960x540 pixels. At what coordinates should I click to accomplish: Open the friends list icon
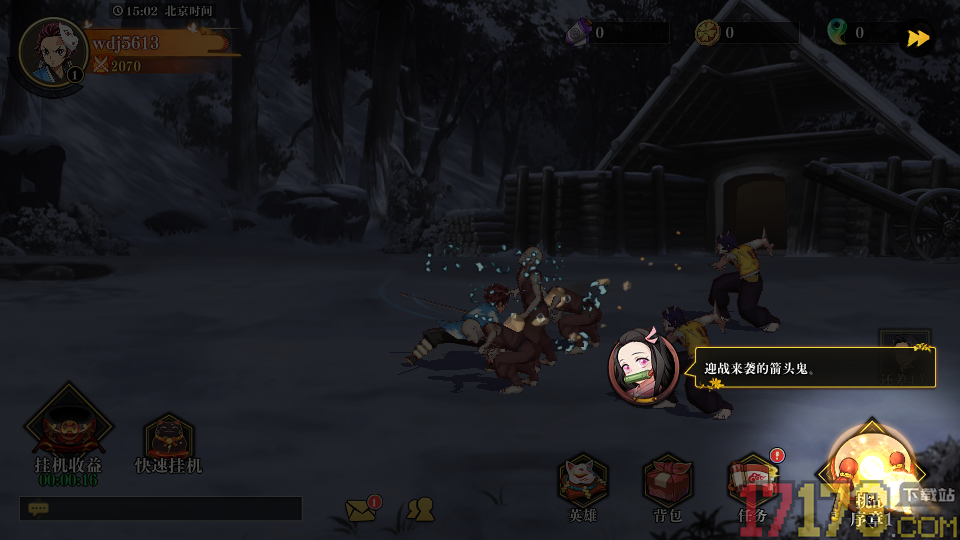[421, 510]
